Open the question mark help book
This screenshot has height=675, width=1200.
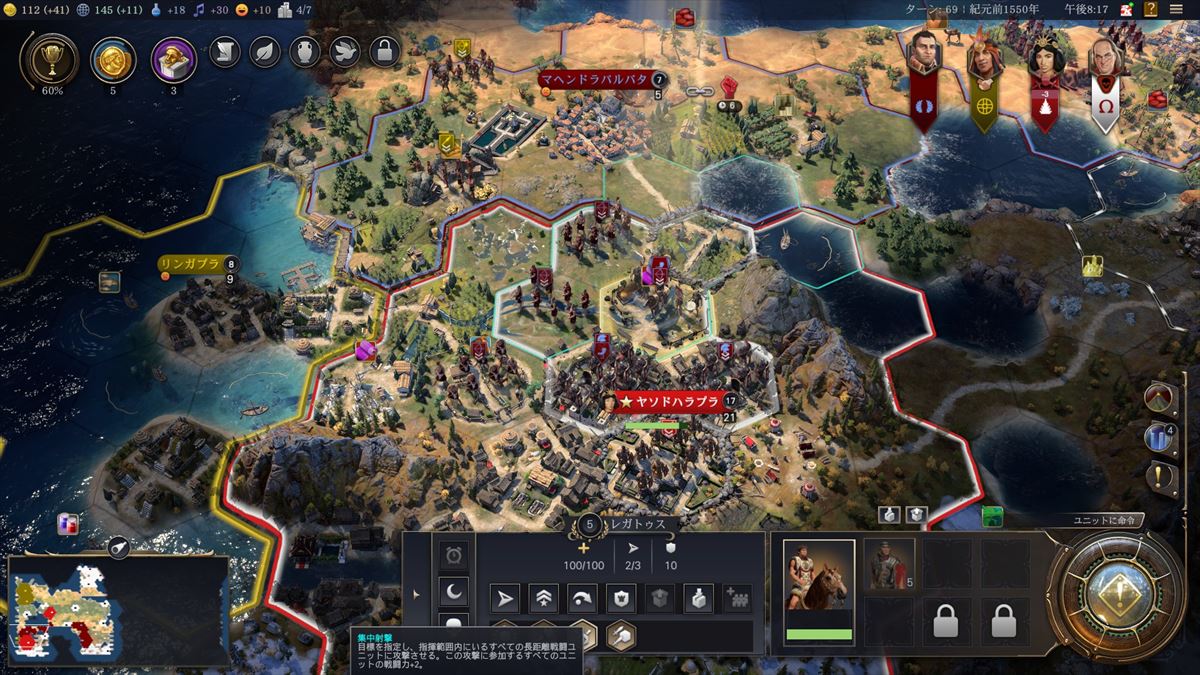click(1153, 9)
